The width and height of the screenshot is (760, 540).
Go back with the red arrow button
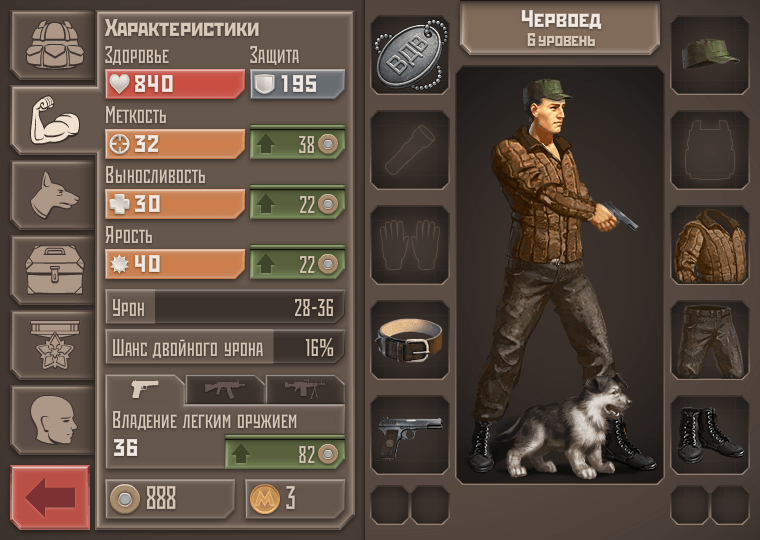[50, 497]
